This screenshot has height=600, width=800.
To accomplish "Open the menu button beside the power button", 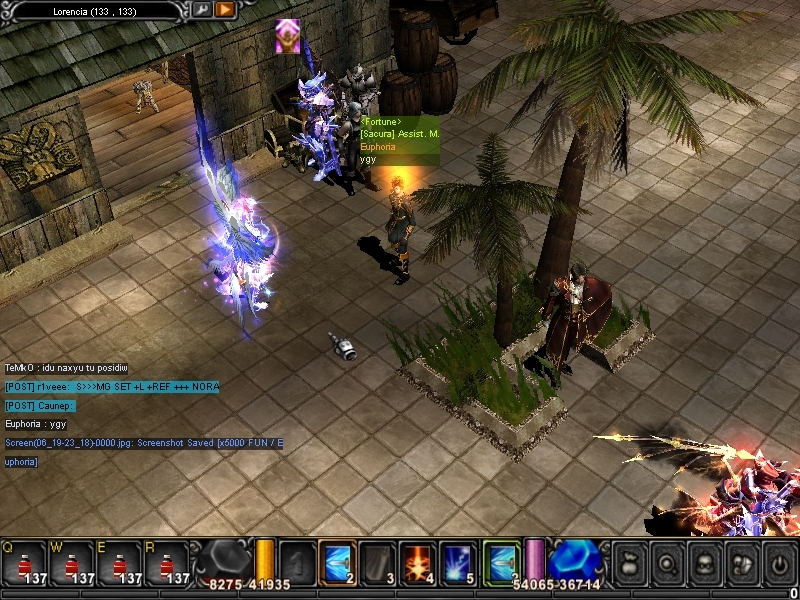I will (741, 562).
